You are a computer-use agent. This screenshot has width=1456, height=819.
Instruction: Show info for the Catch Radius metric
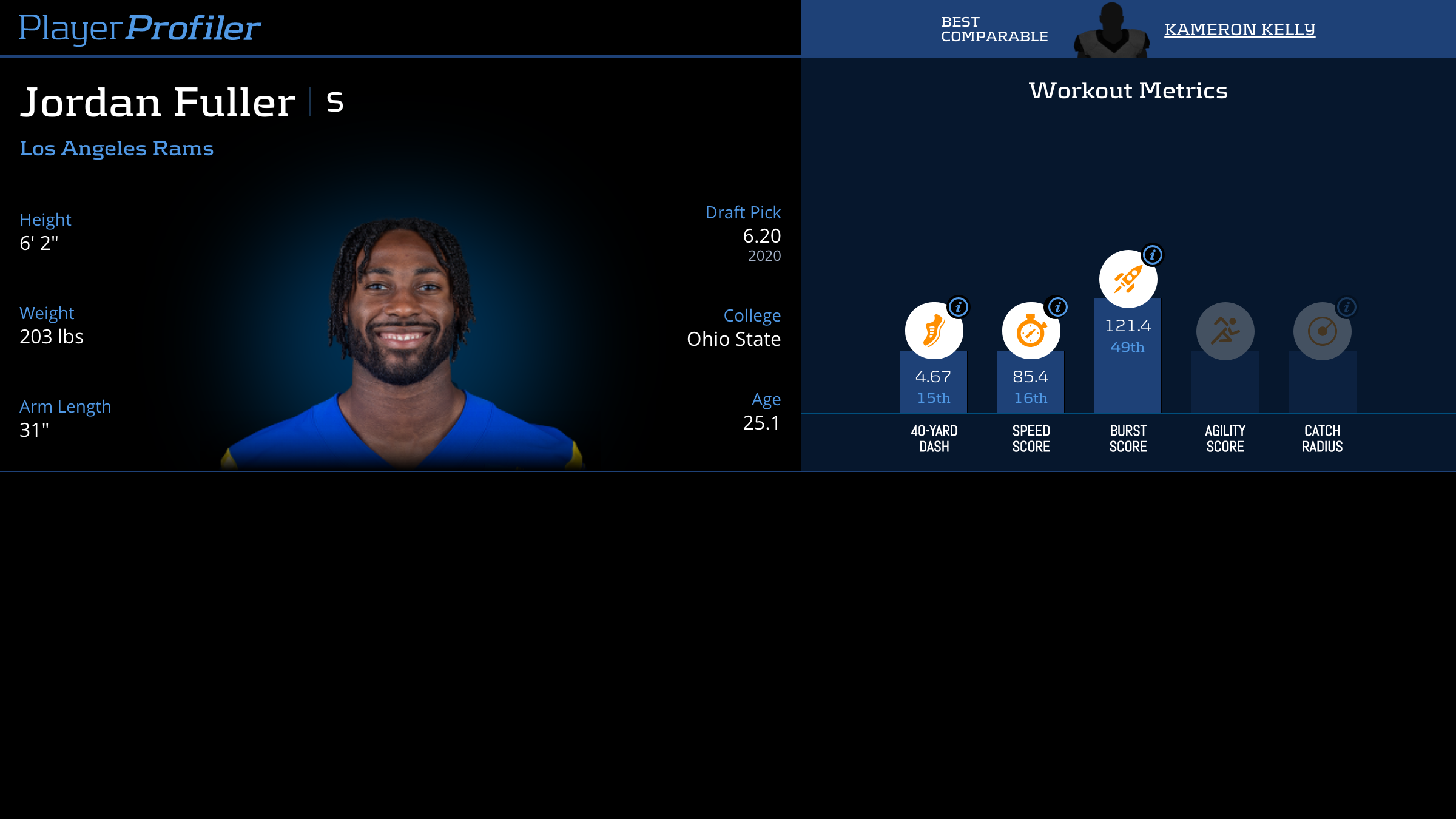pyautogui.click(x=1347, y=307)
